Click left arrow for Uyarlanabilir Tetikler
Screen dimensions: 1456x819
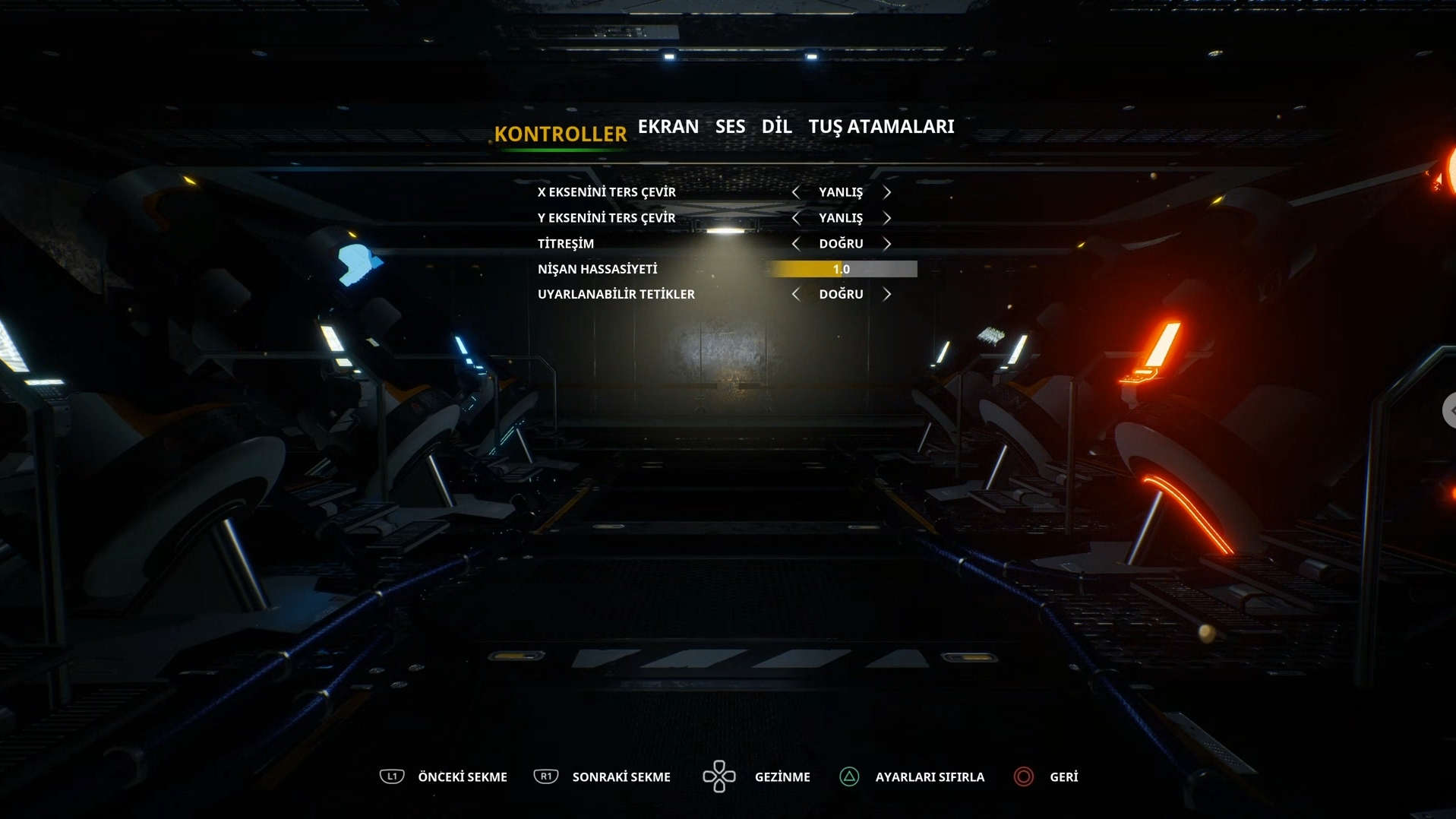(795, 294)
